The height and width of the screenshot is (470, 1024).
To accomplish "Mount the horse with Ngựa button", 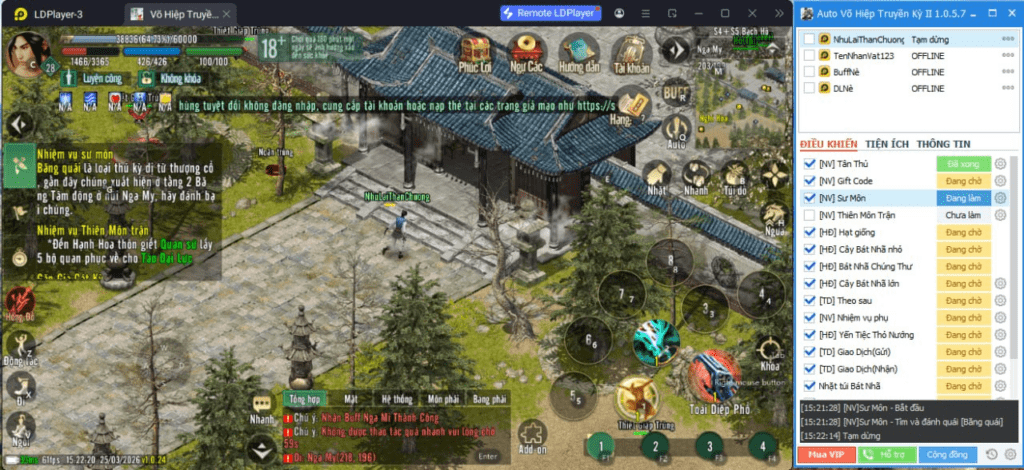I will click(x=774, y=217).
